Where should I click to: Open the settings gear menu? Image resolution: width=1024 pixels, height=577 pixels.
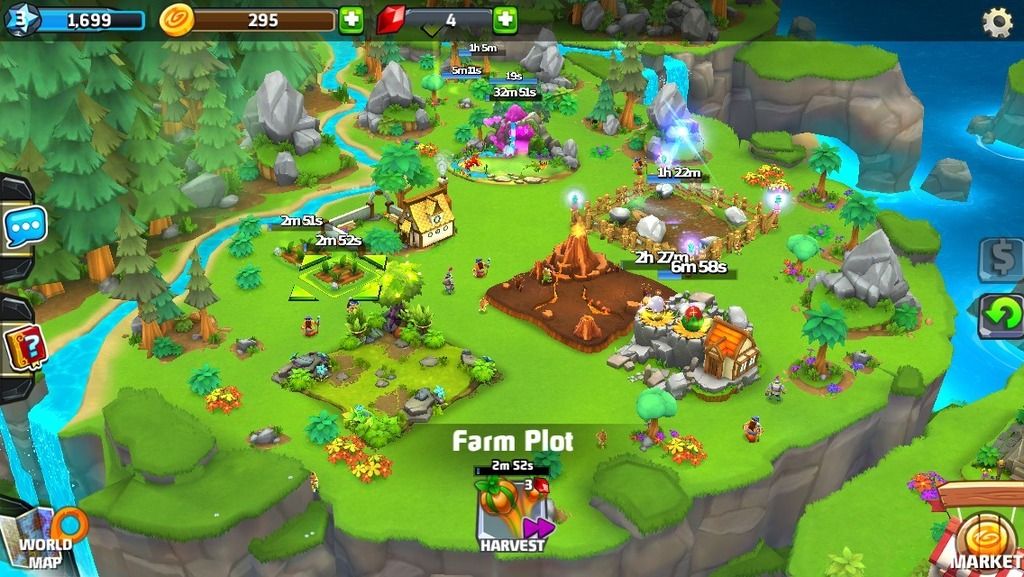pos(996,22)
